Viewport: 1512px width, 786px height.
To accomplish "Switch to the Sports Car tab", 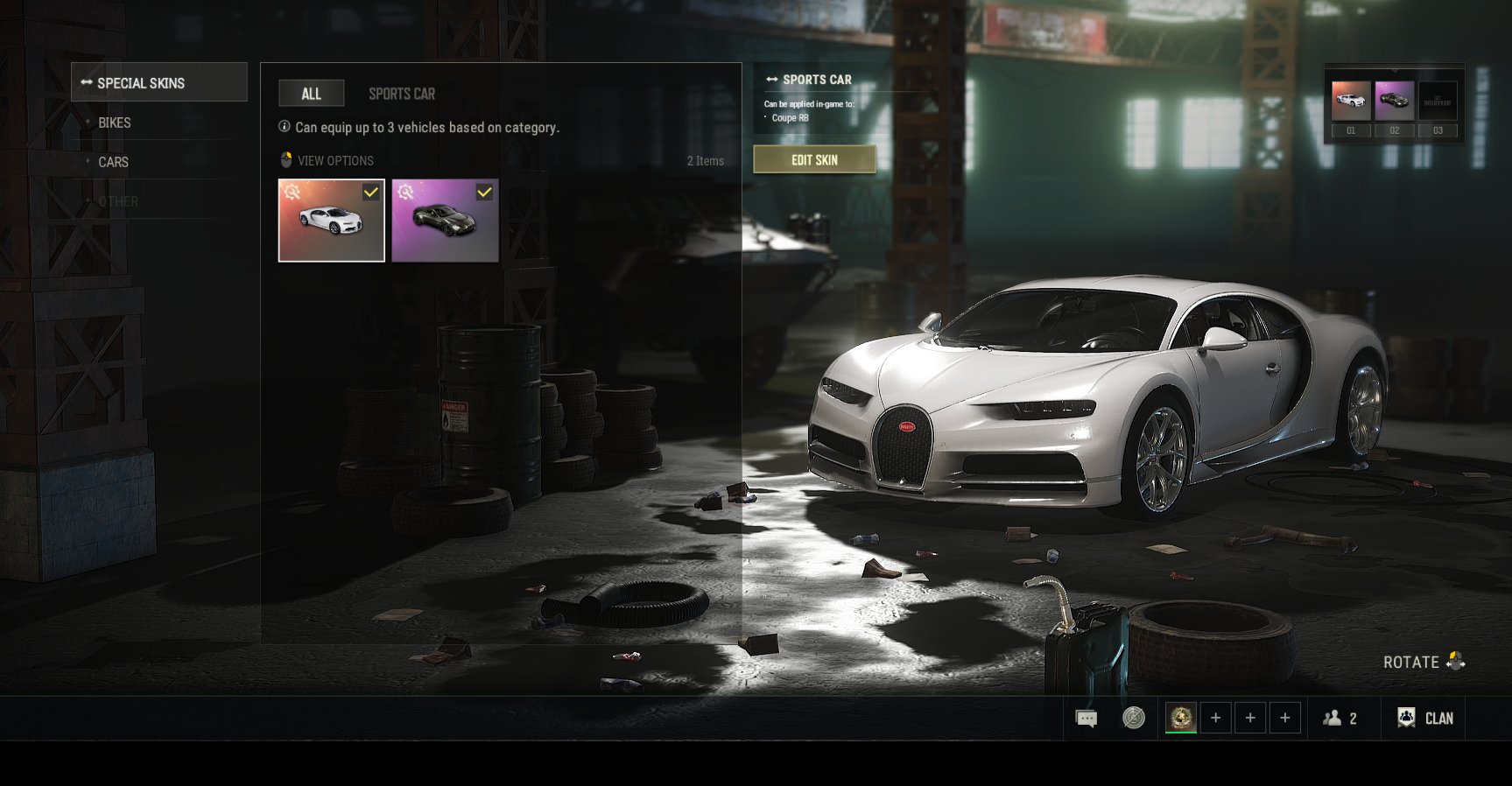I will click(x=401, y=94).
